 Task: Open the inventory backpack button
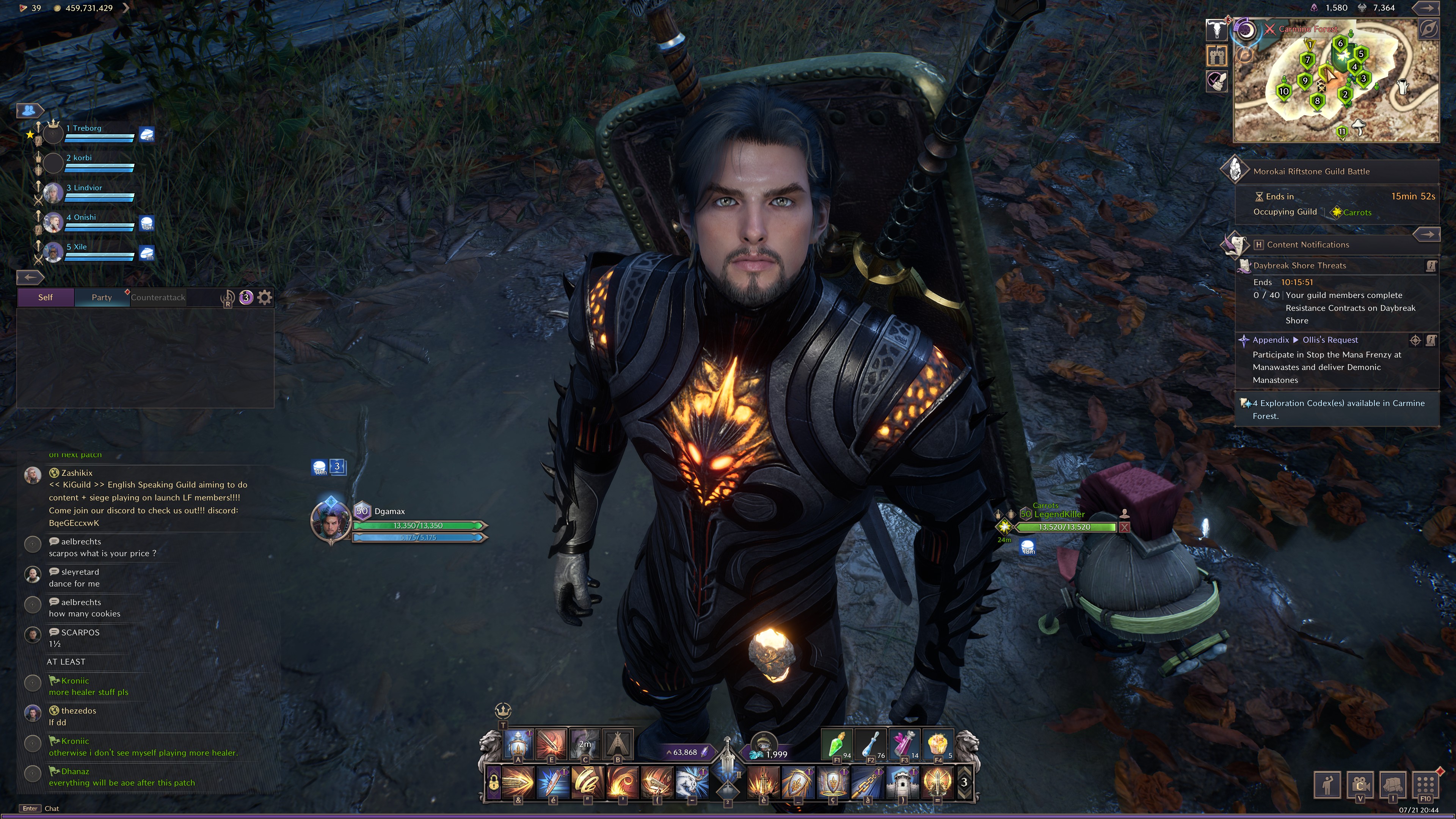(1393, 784)
